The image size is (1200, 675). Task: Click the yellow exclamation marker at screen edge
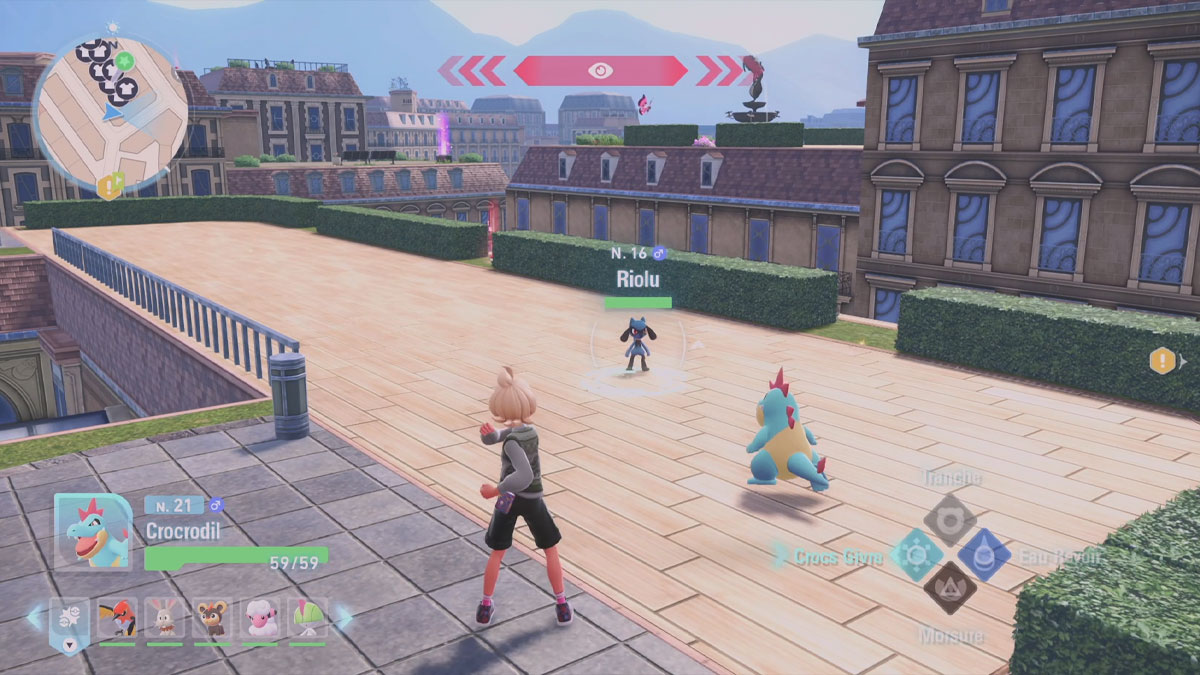tap(1162, 361)
